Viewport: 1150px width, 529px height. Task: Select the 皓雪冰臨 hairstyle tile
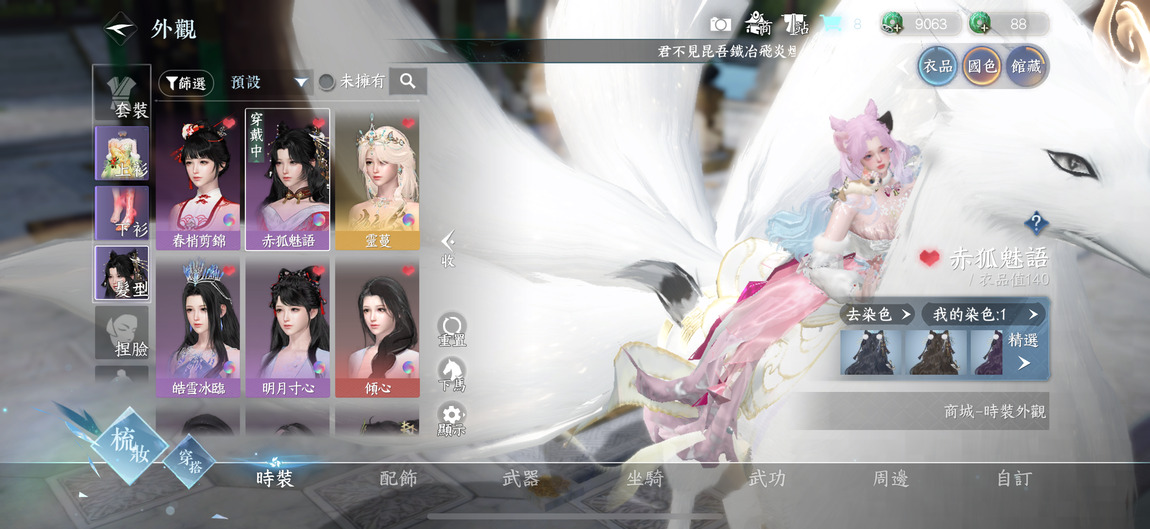click(x=198, y=329)
